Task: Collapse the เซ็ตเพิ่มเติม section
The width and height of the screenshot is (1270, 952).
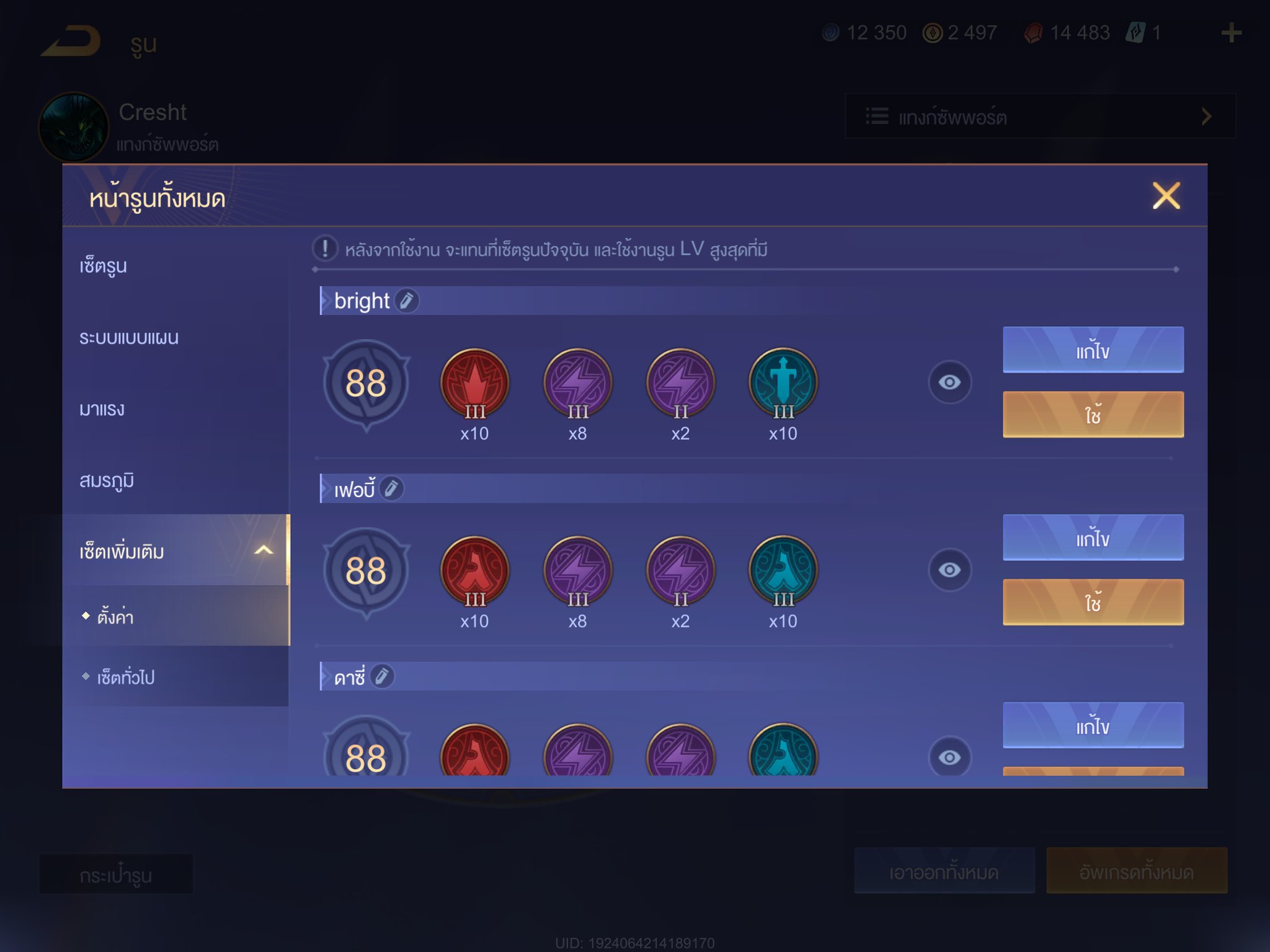Action: click(x=264, y=550)
